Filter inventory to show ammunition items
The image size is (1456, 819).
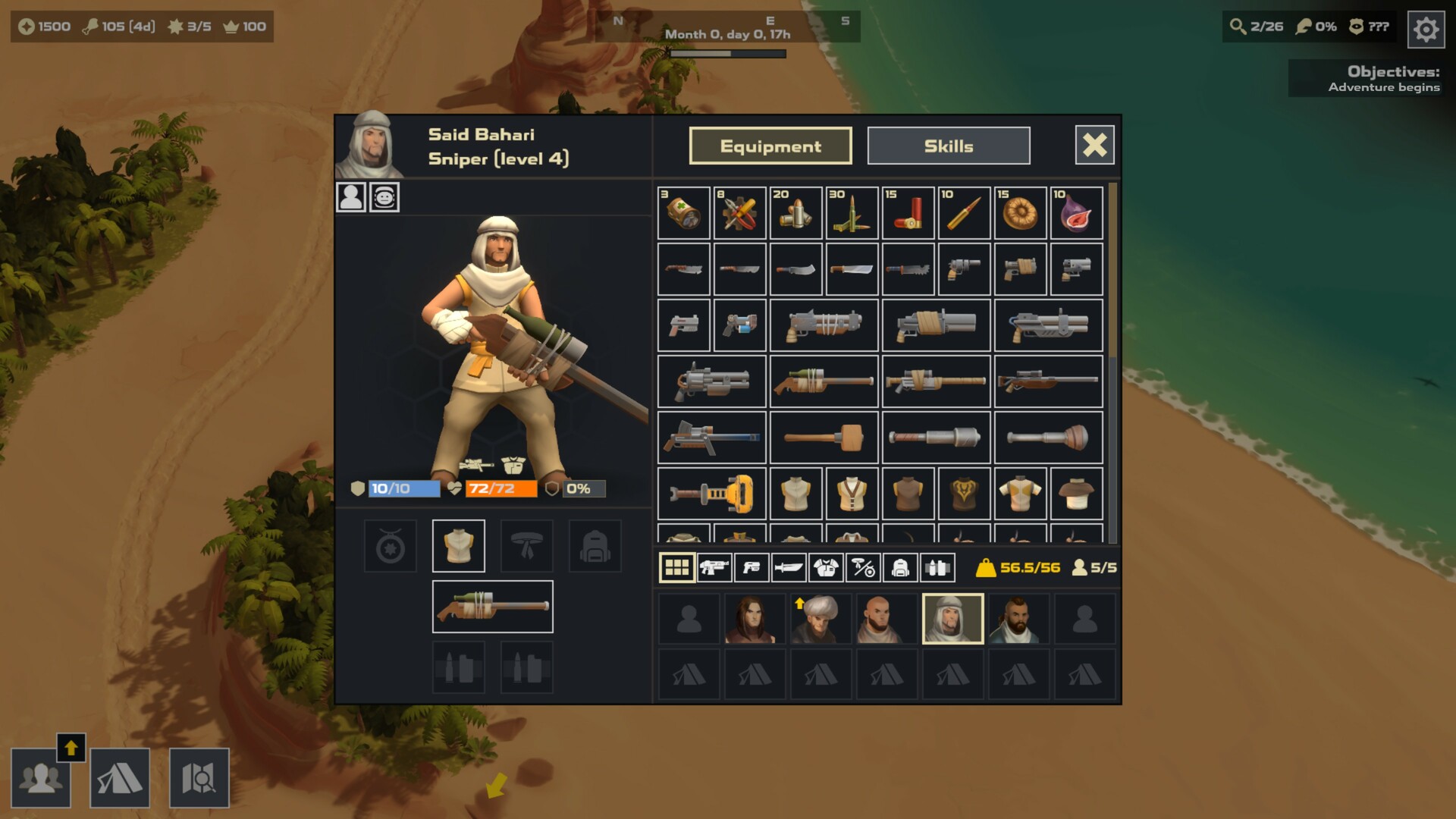point(936,566)
